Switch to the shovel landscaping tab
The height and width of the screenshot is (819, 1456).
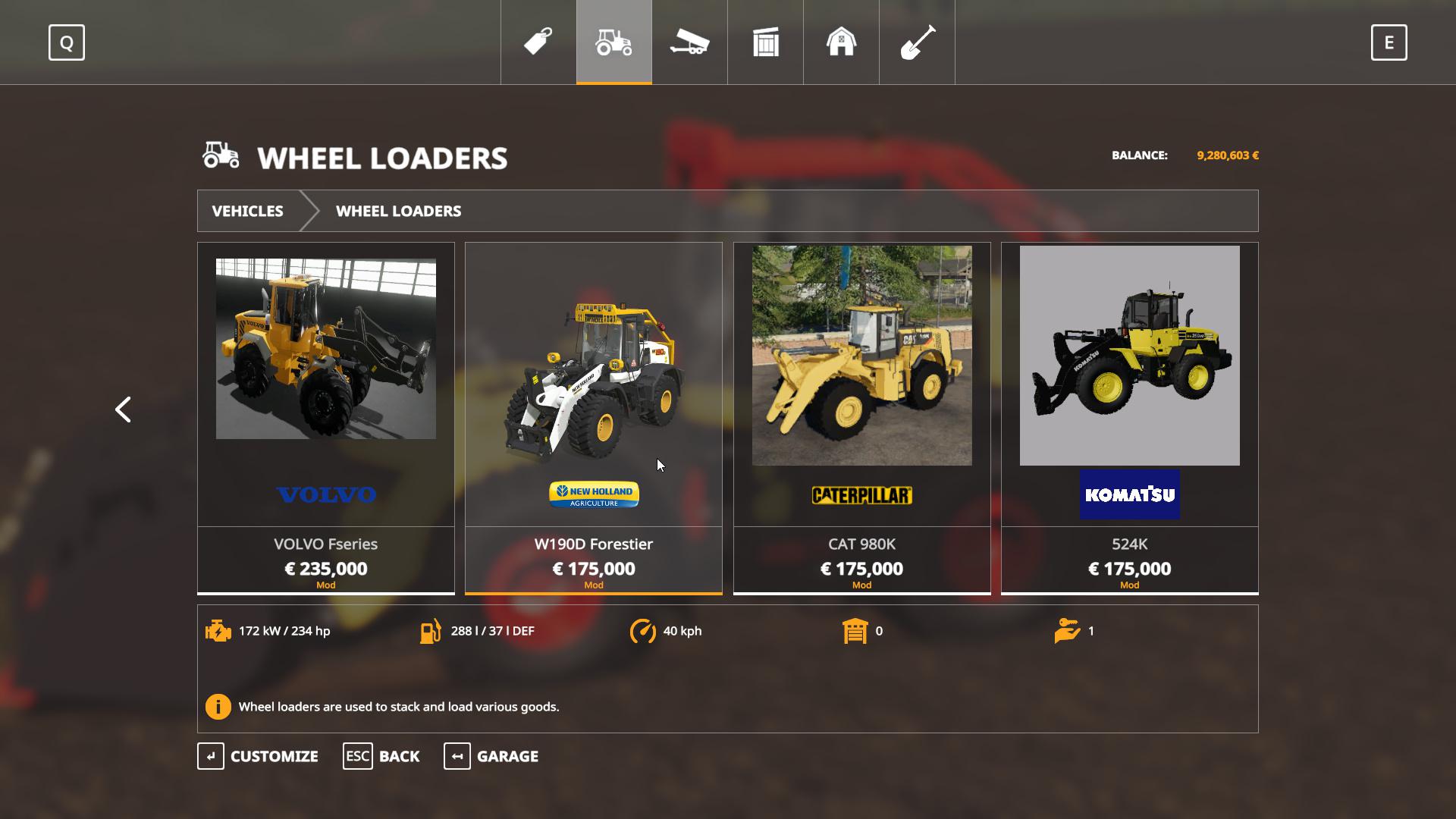(917, 42)
